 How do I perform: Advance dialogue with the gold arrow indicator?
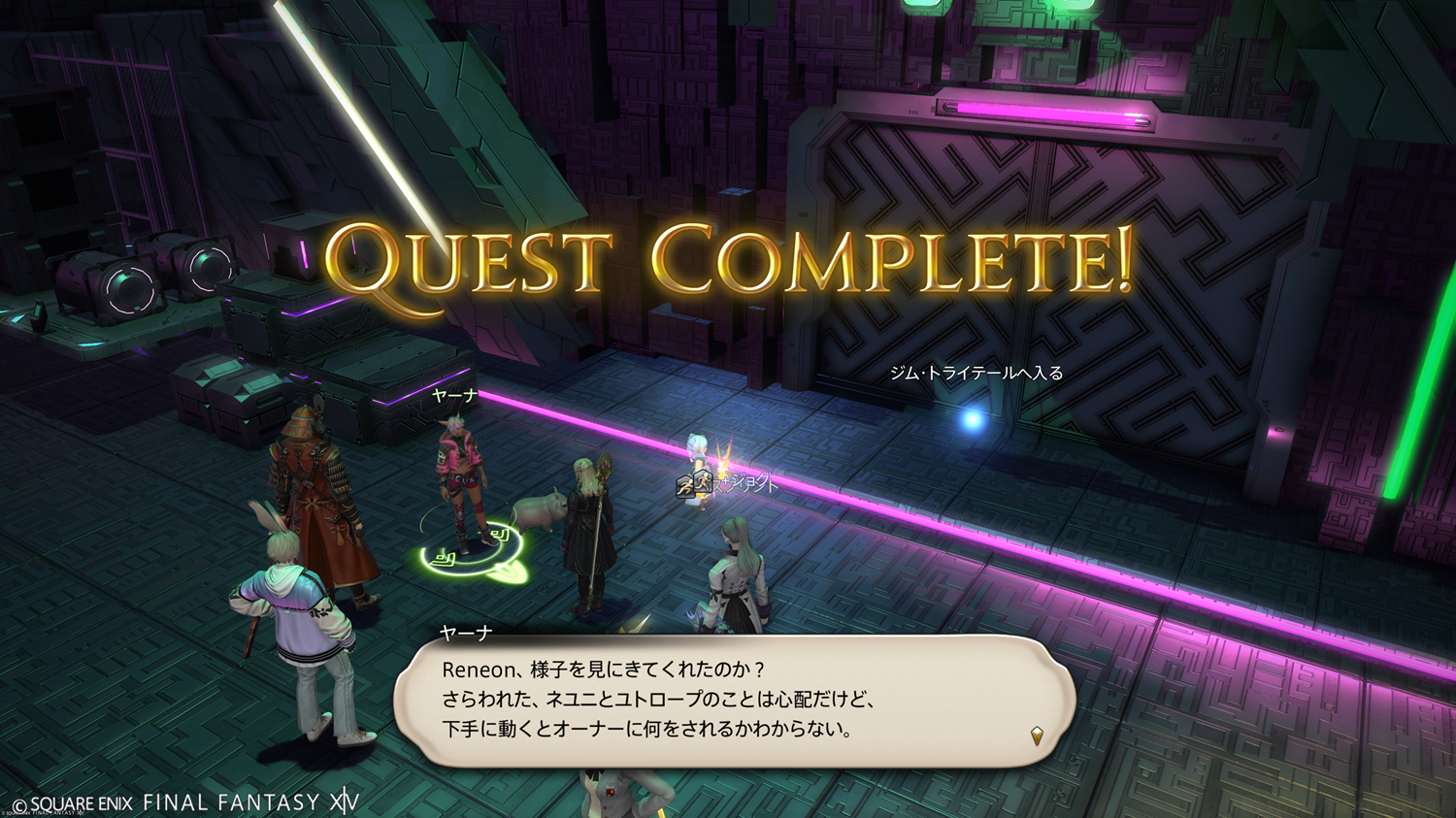point(1037,736)
